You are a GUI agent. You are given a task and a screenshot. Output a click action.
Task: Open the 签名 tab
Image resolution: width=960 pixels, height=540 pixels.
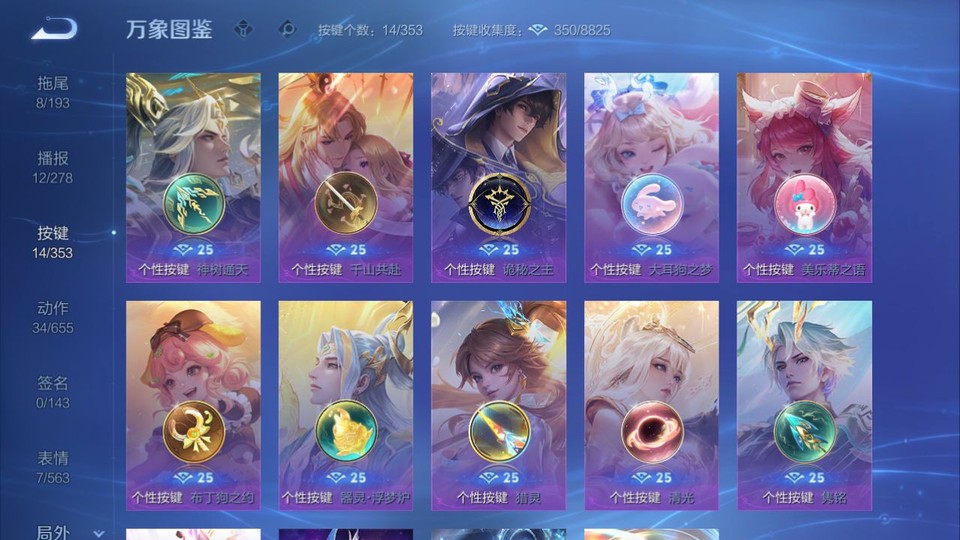tap(53, 391)
